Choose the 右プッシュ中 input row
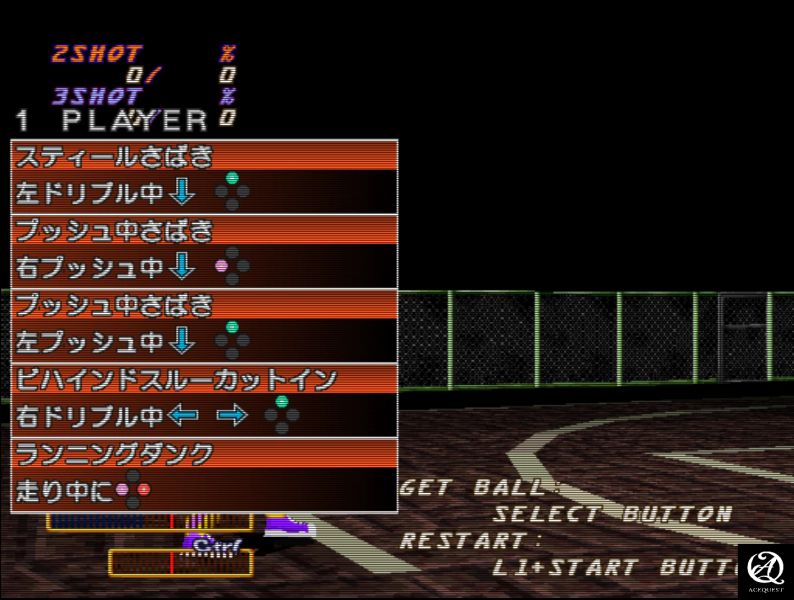This screenshot has height=600, width=794. tap(204, 267)
